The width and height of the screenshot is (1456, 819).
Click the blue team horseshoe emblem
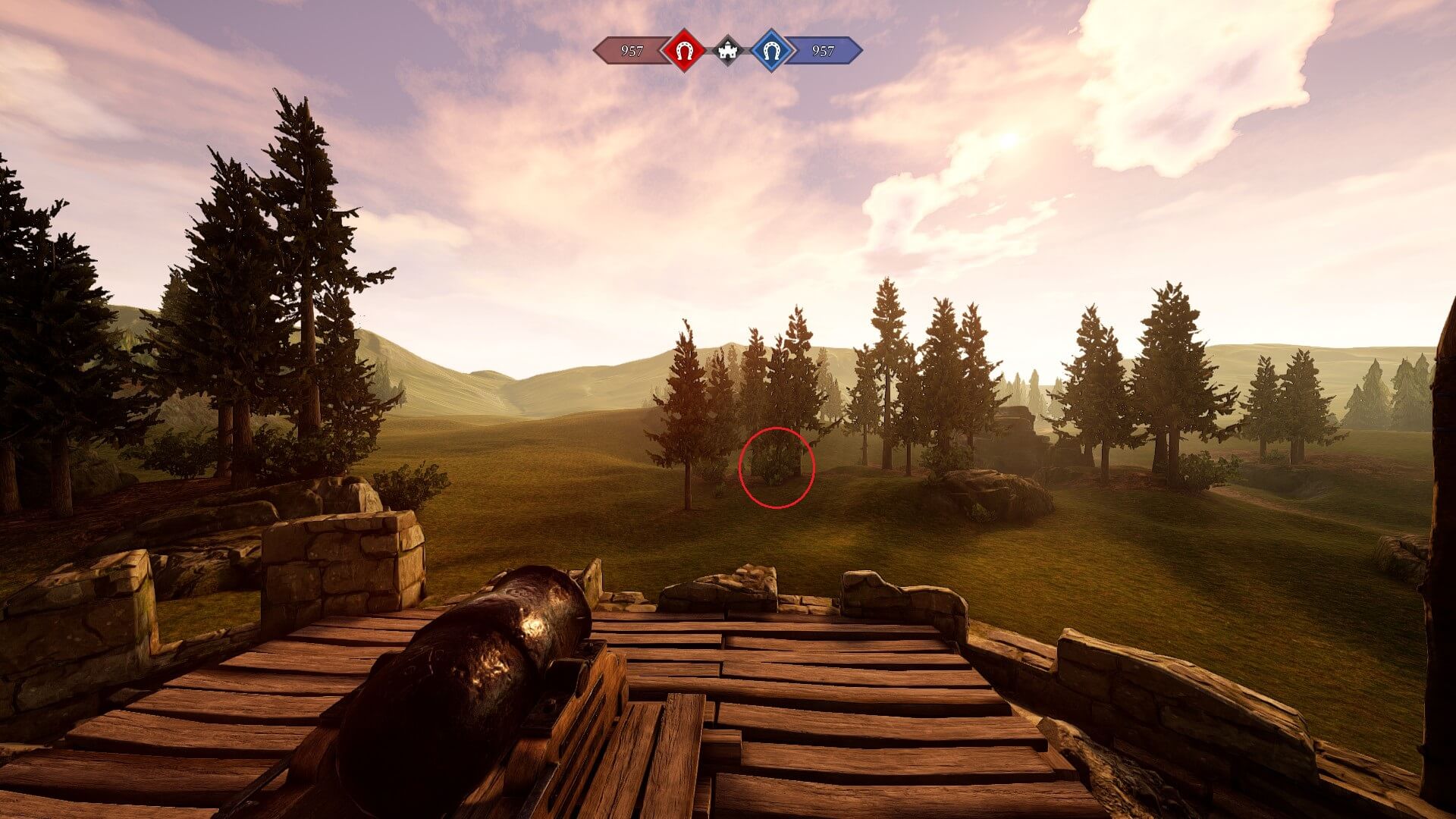tap(772, 51)
